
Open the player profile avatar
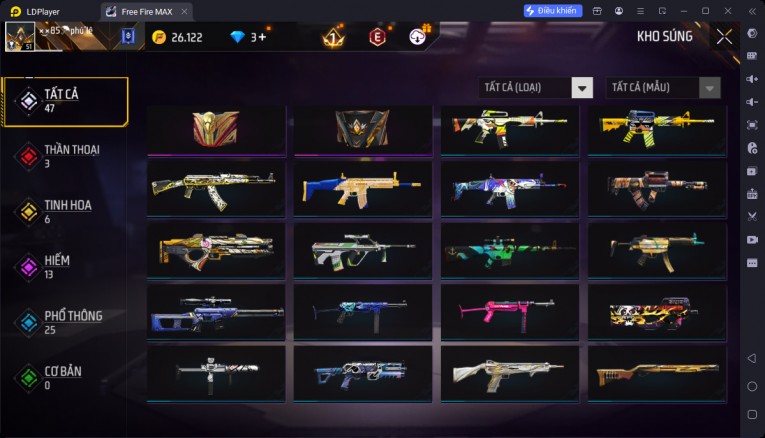coord(19,37)
